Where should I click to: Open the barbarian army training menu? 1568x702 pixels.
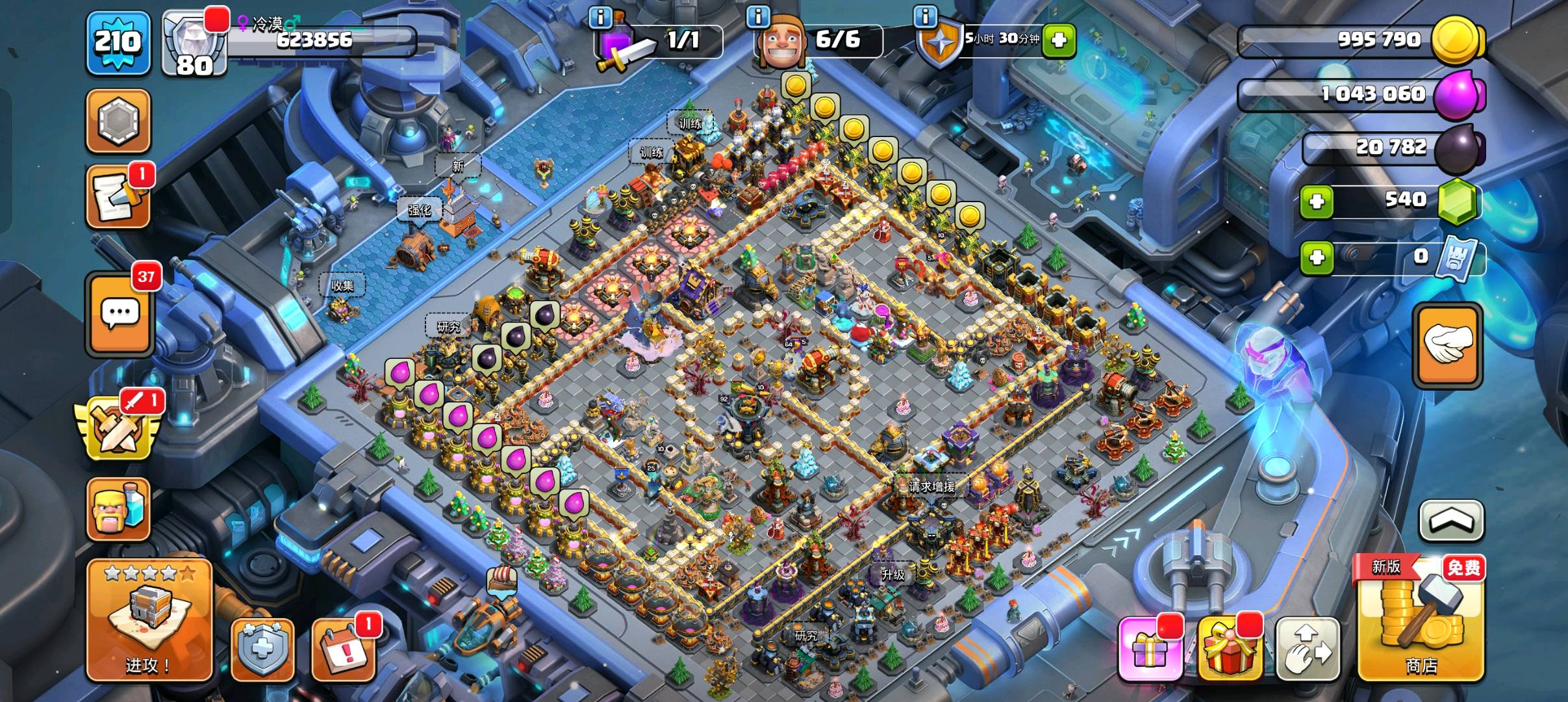point(119,510)
